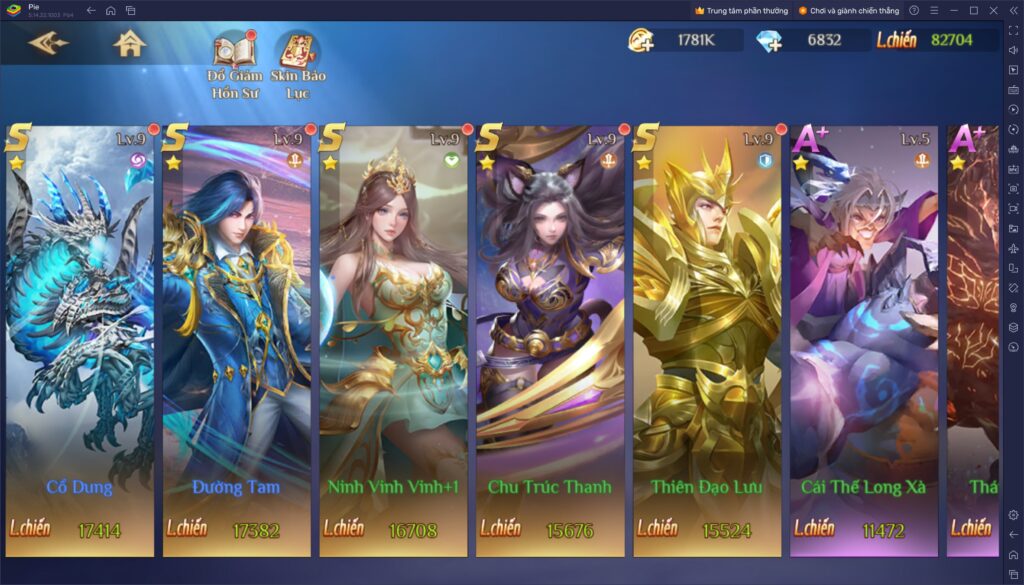The height and width of the screenshot is (585, 1024).
Task: Open Trung tâm phần thưởng reward center
Action: pos(741,10)
